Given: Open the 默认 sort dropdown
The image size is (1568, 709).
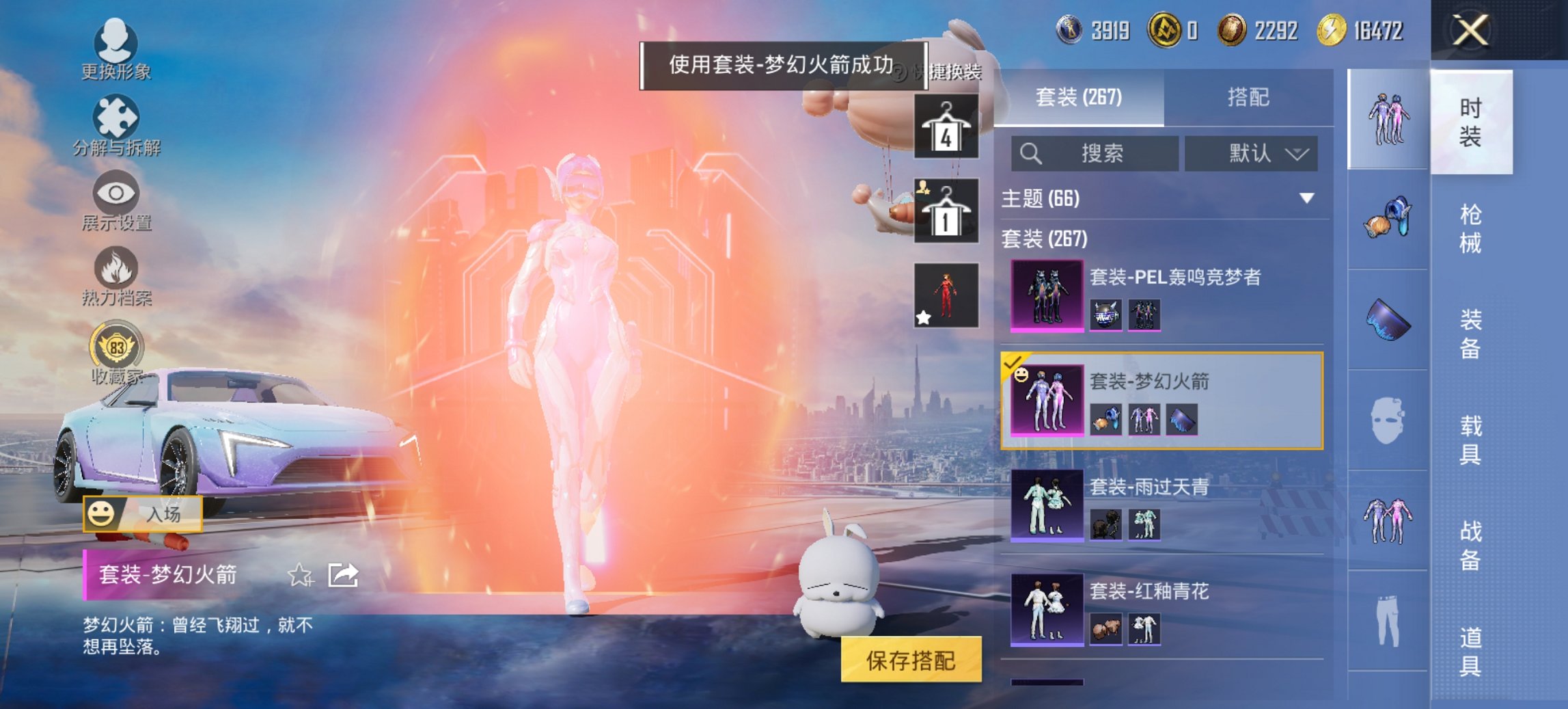Looking at the screenshot, I should point(1250,153).
